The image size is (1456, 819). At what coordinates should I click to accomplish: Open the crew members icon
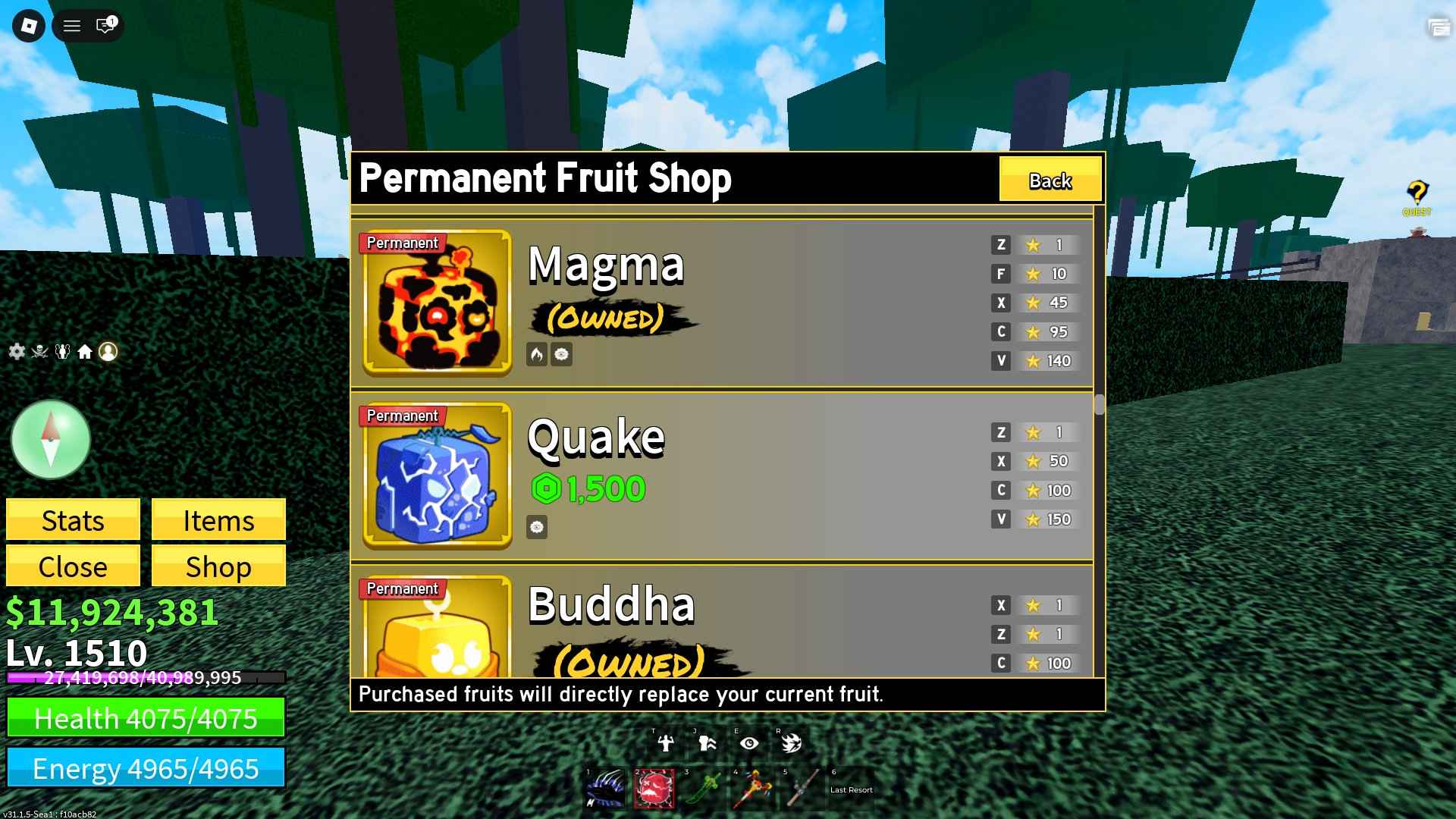pos(63,351)
